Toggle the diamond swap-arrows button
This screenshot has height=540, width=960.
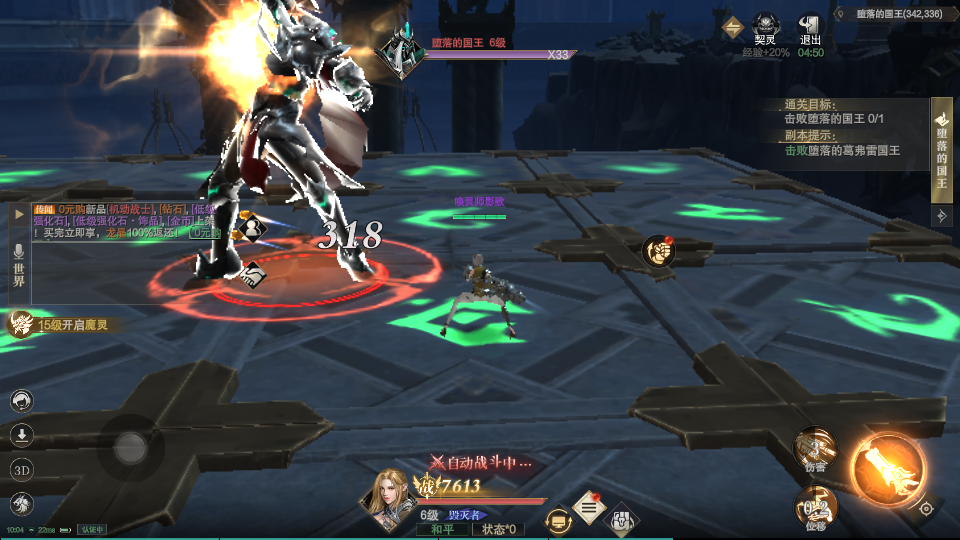733,28
